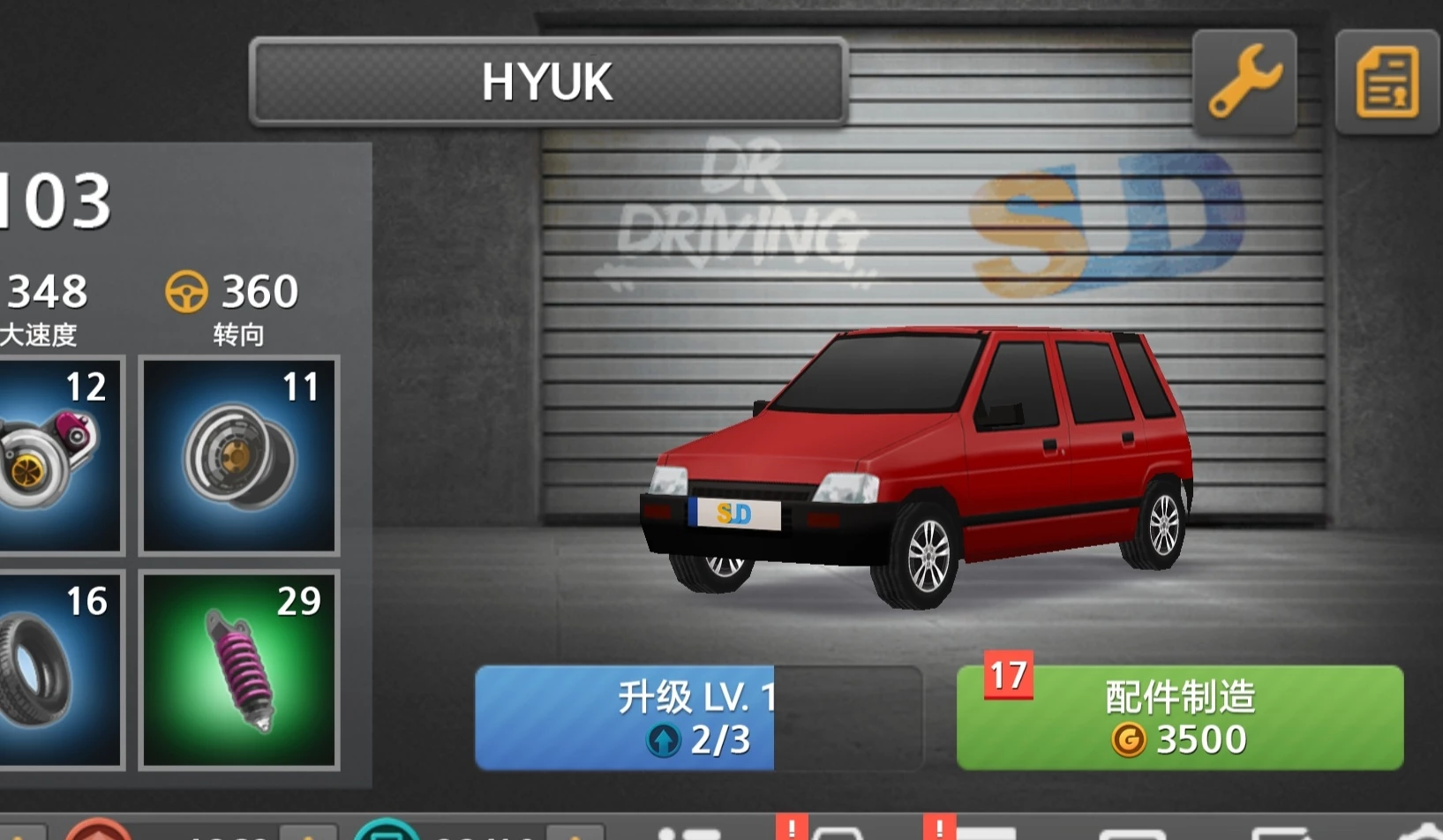
Task: Open the wrench tuning menu
Action: (x=1244, y=82)
